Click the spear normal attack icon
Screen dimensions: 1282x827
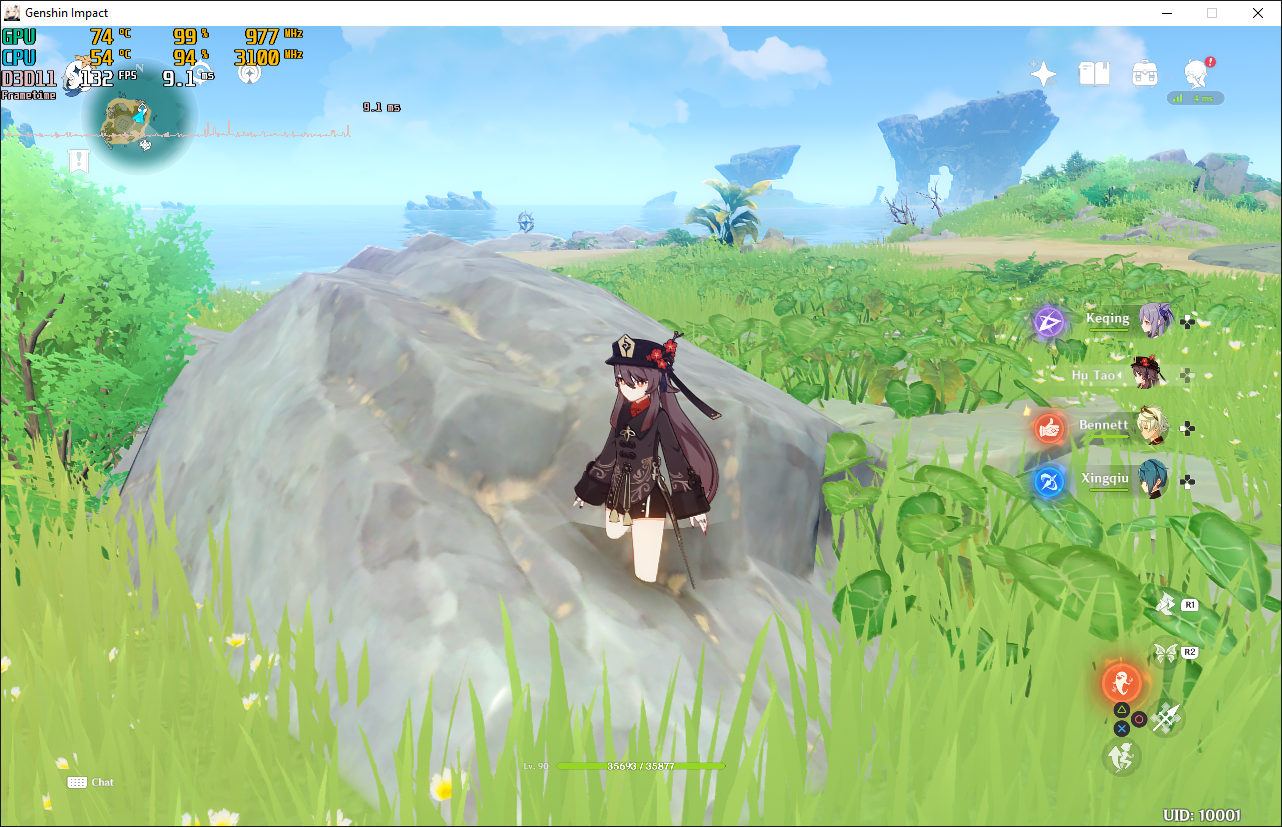coord(1166,716)
